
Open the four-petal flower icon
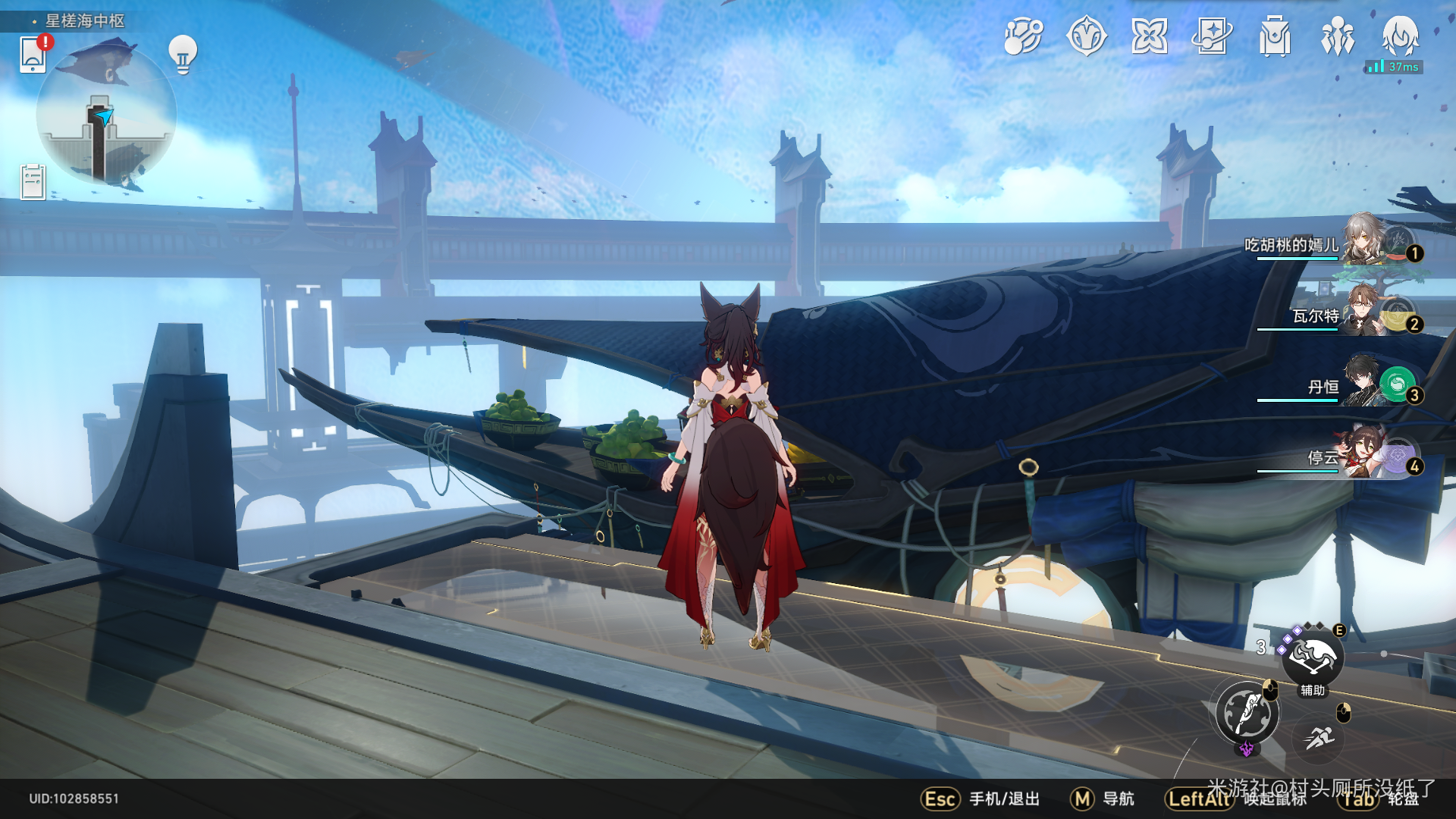tap(1149, 36)
